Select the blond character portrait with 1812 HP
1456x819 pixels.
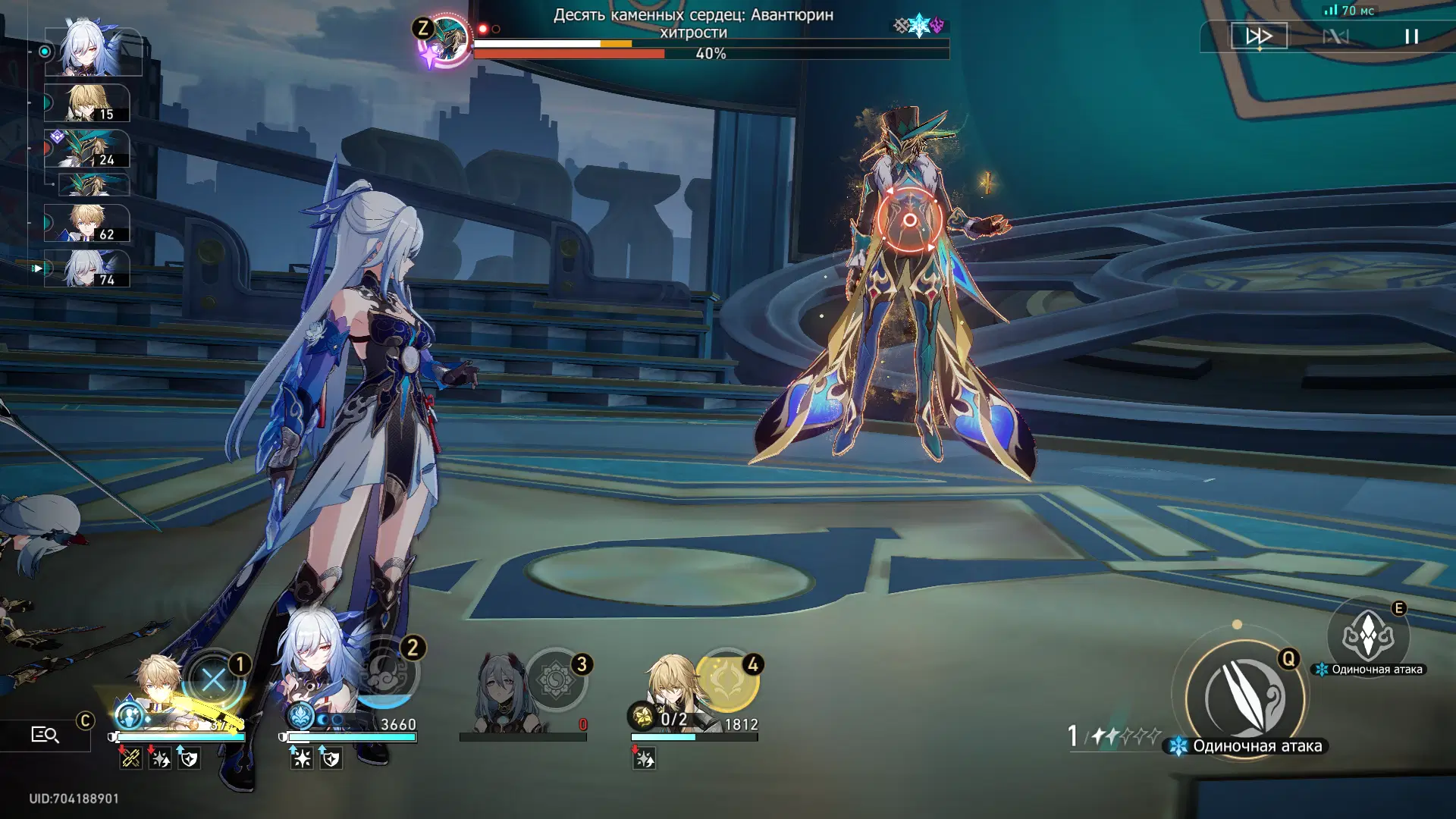(x=670, y=682)
